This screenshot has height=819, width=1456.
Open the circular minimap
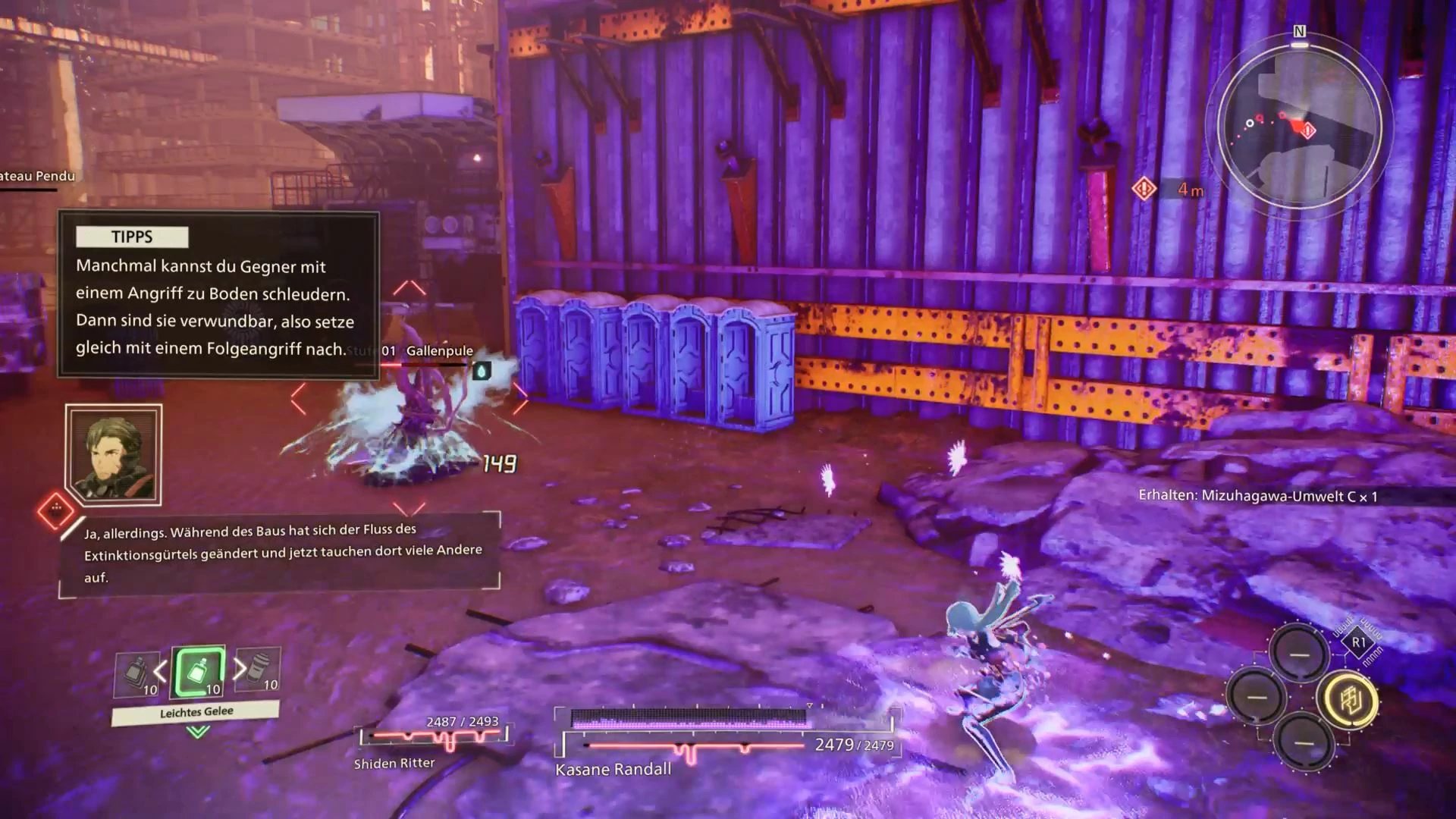(x=1299, y=127)
